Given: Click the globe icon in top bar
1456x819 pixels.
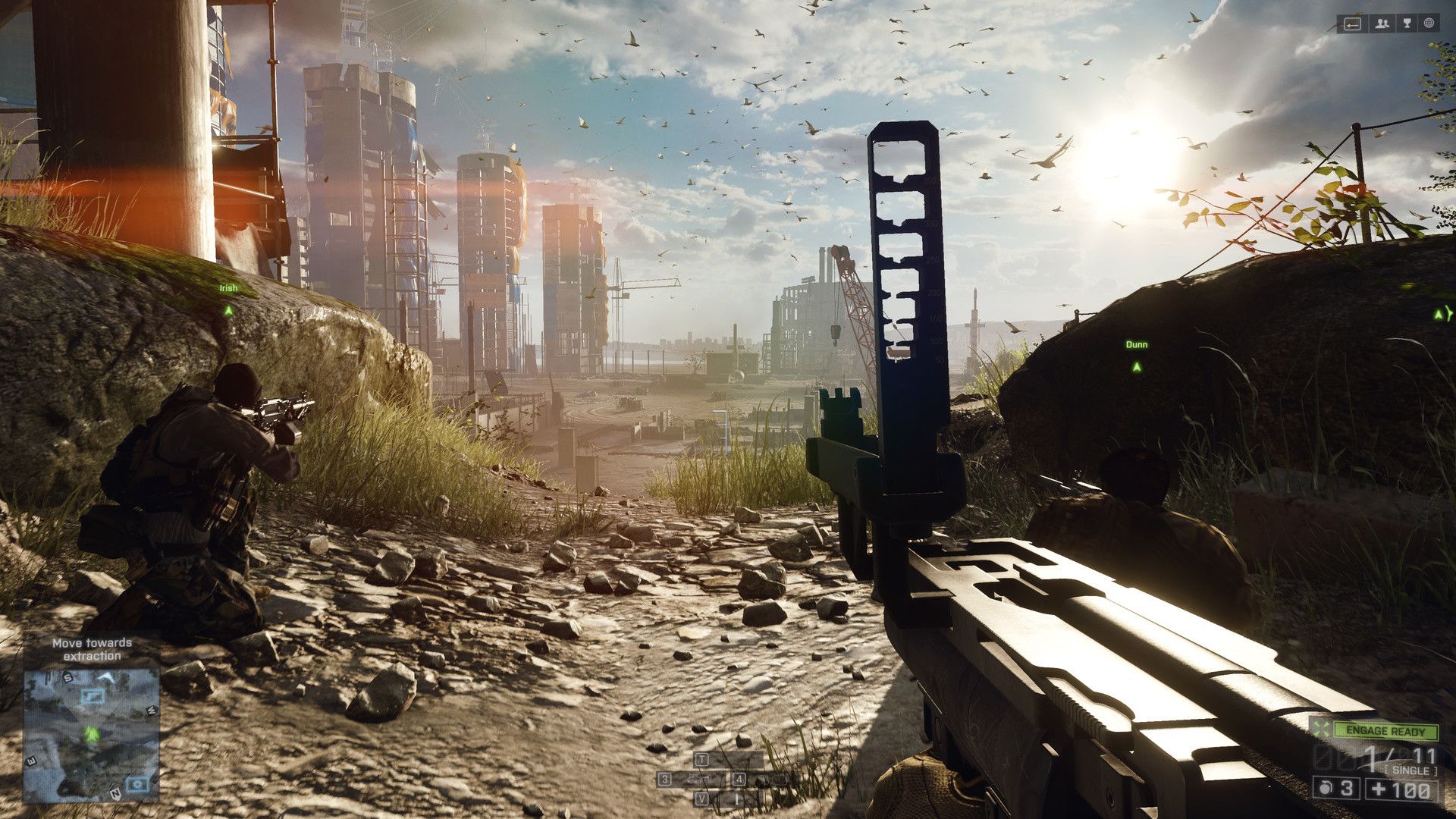Looking at the screenshot, I should [x=1429, y=24].
